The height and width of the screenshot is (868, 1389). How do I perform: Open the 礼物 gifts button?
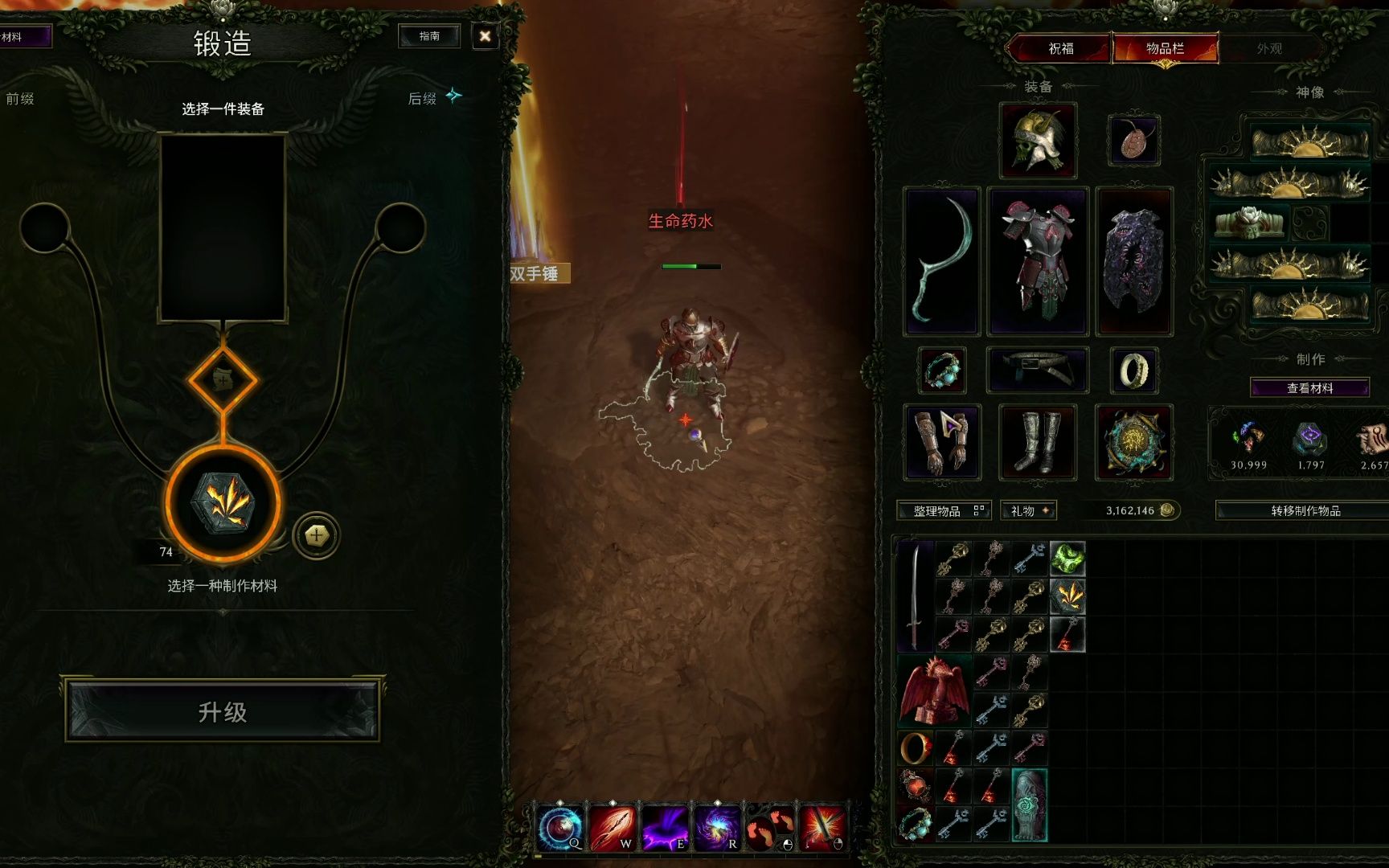[x=1028, y=510]
